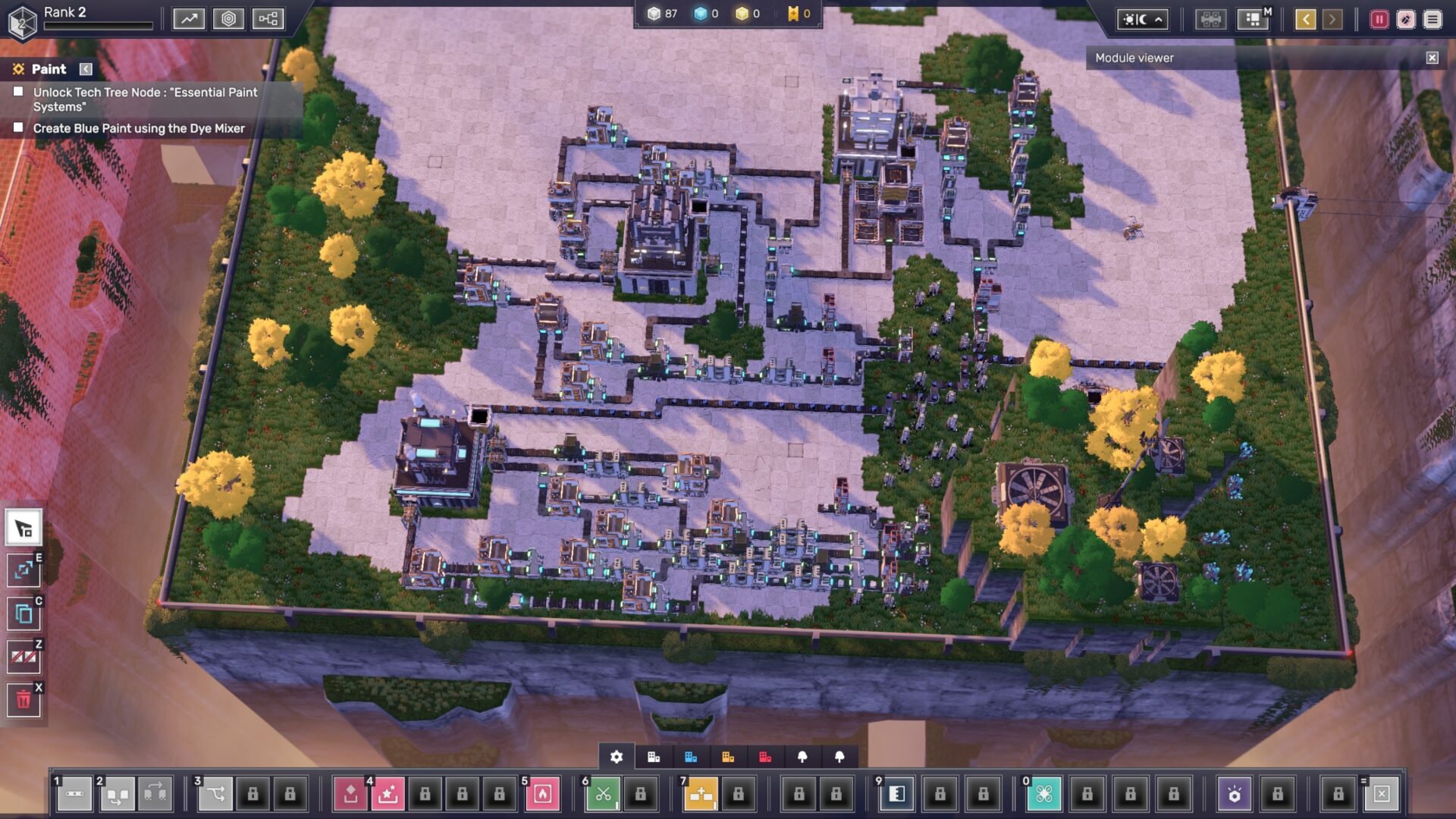Select the copy tool on left sidebar
The image size is (1456, 819).
pyautogui.click(x=24, y=613)
